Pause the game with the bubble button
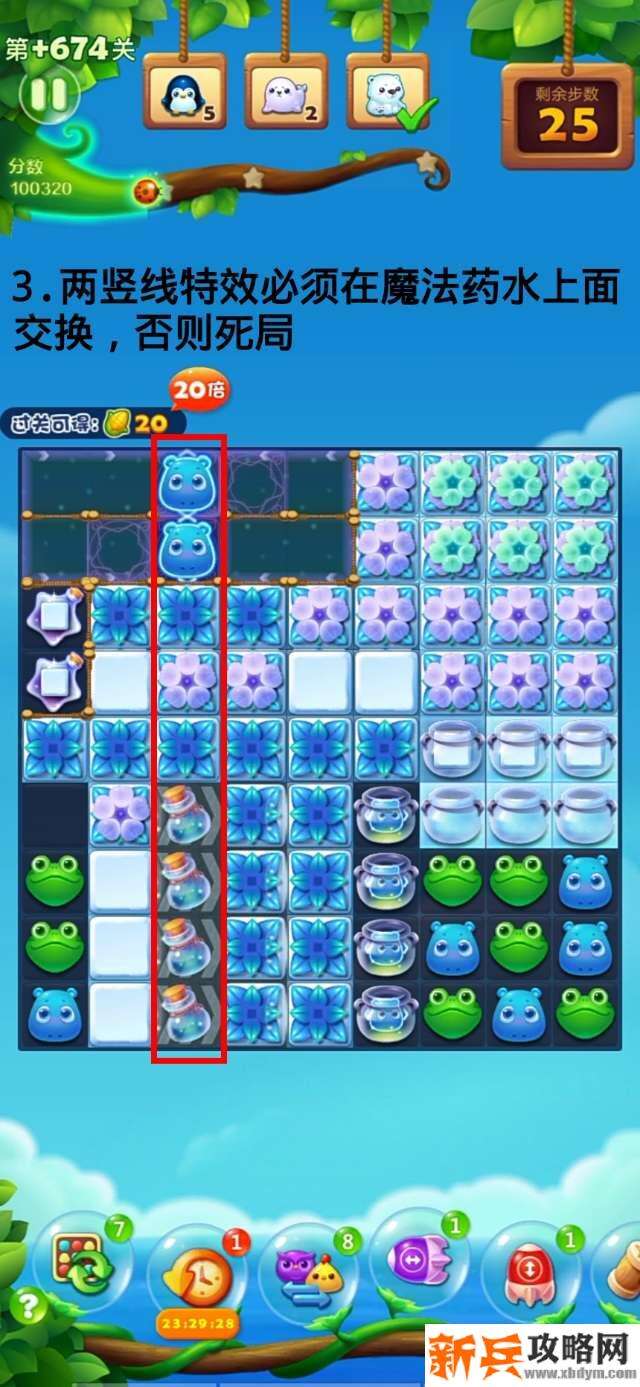Viewport: 640px width, 1387px height. (48, 95)
